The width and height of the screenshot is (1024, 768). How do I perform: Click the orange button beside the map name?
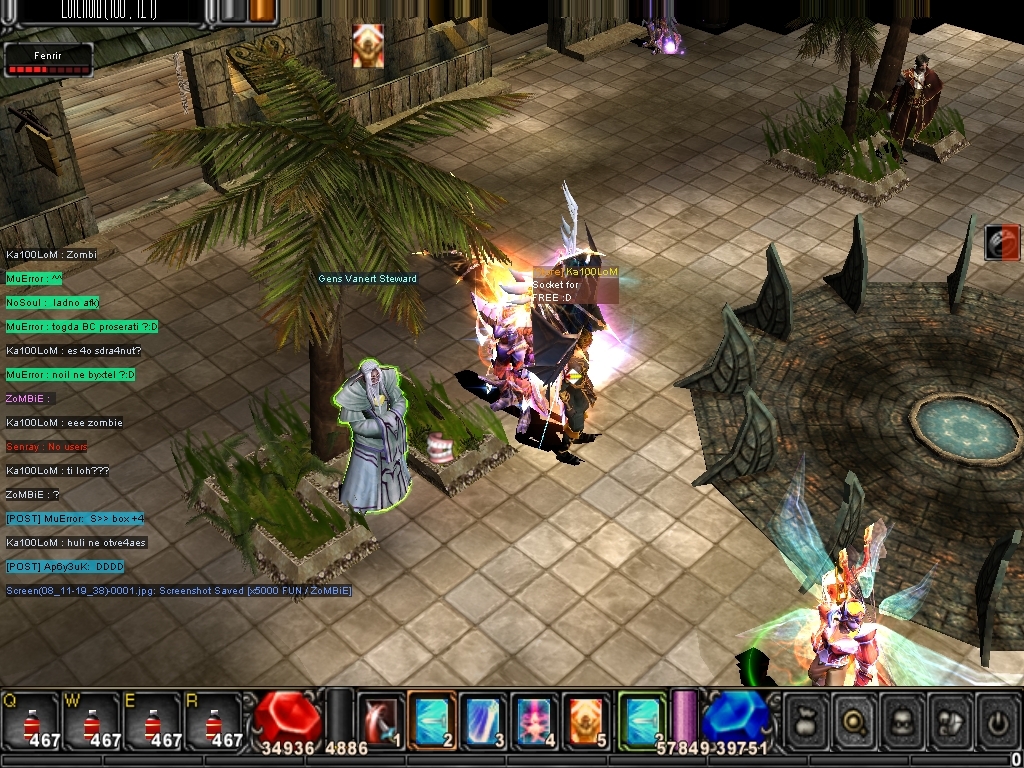263,10
